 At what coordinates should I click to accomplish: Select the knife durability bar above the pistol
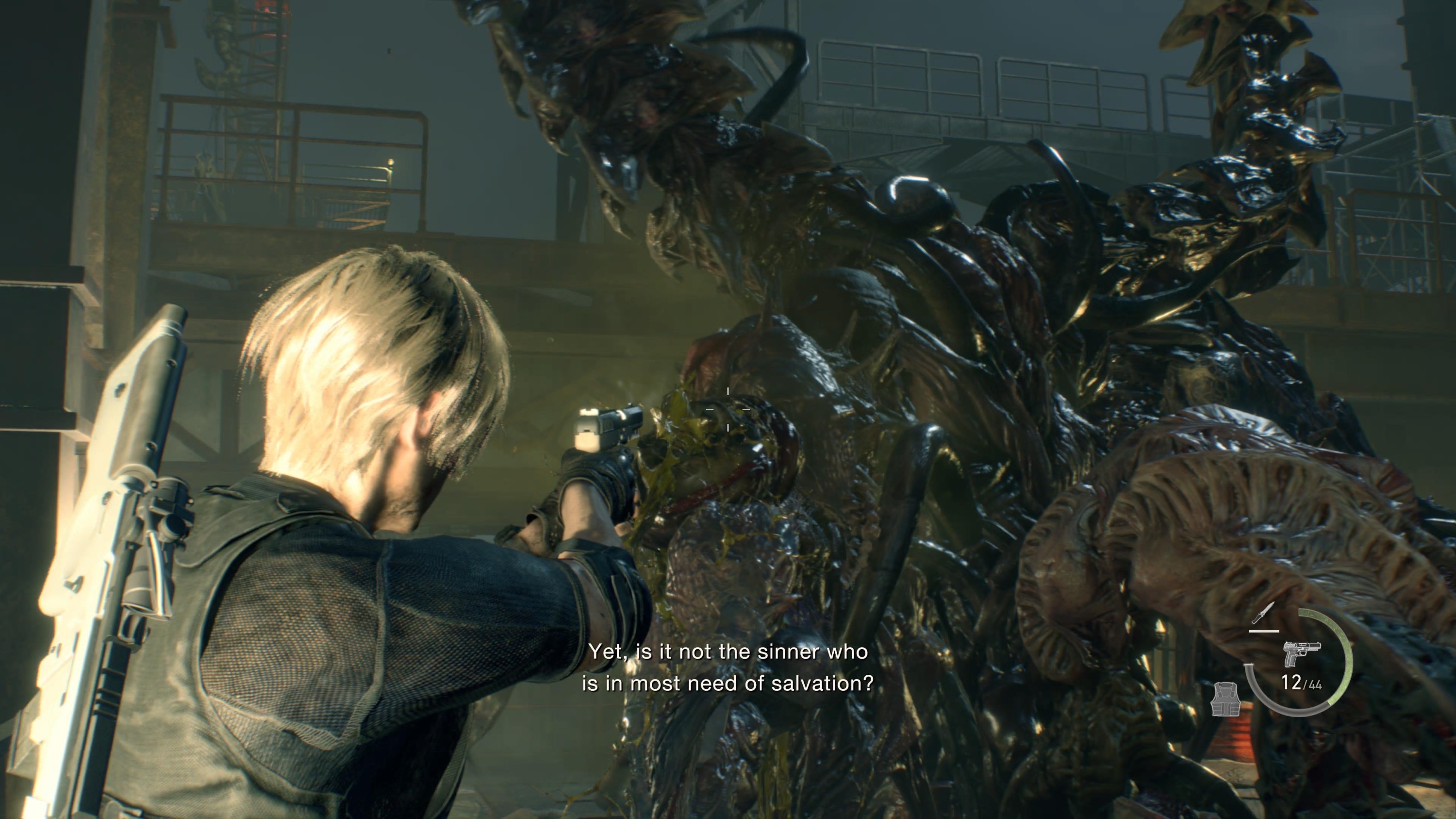1264,631
